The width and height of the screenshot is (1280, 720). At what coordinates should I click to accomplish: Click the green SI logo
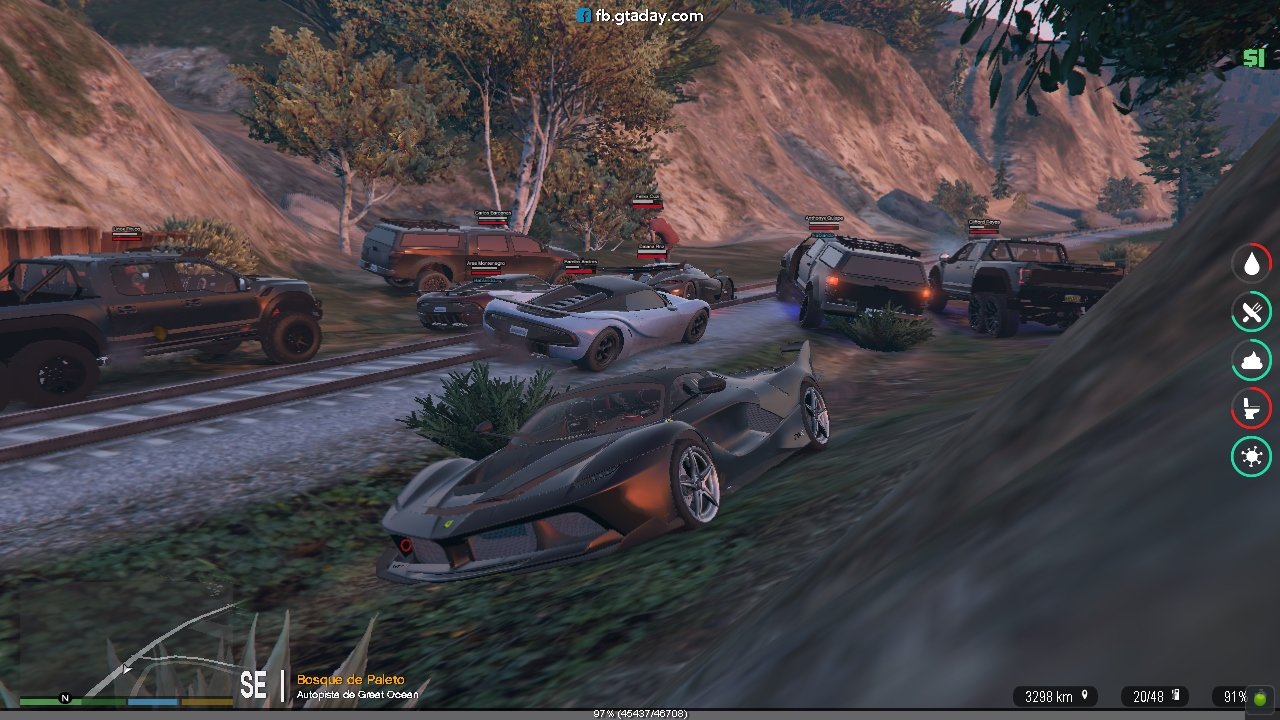(x=1253, y=59)
